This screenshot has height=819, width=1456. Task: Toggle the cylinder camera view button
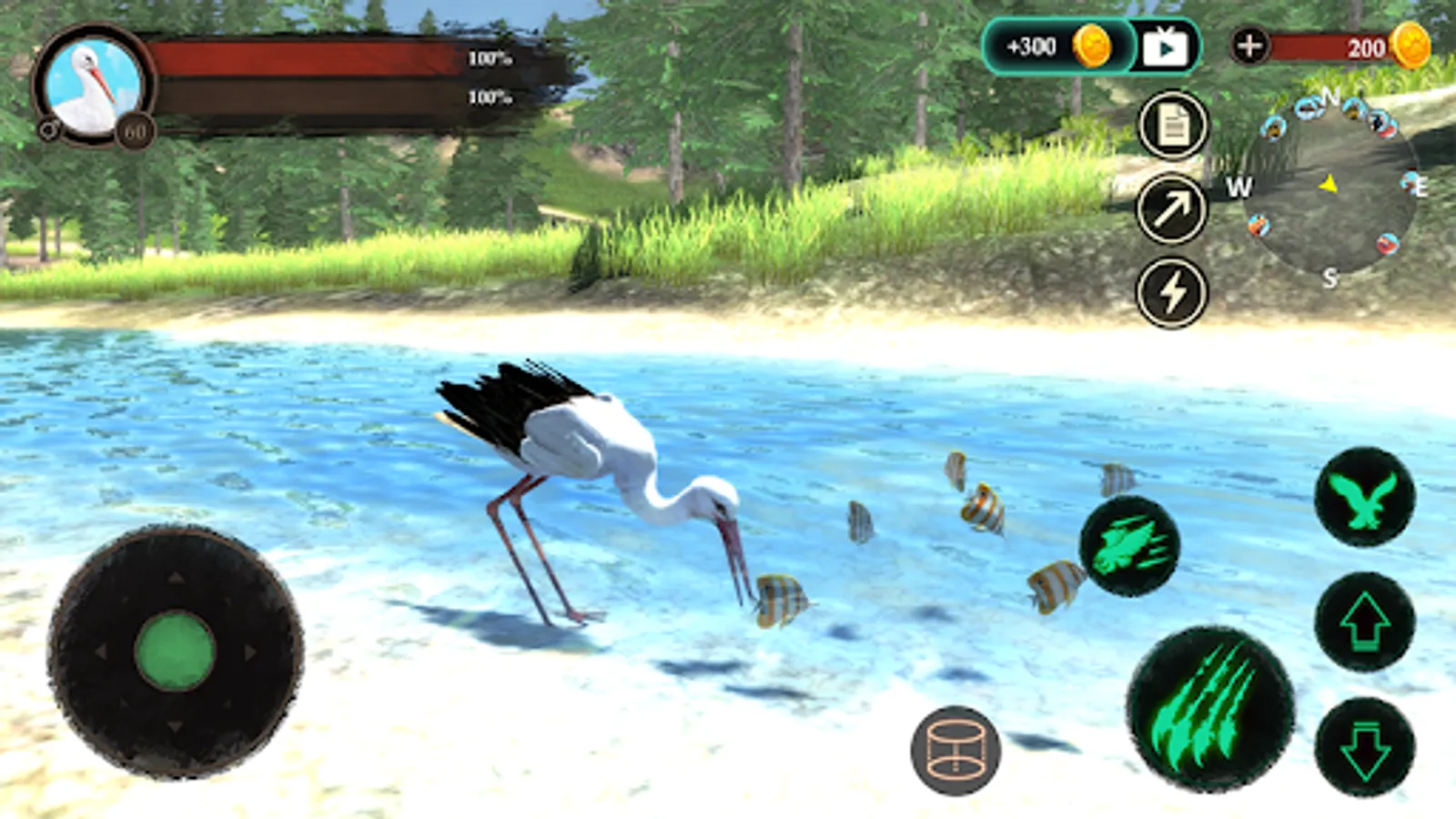[955, 751]
